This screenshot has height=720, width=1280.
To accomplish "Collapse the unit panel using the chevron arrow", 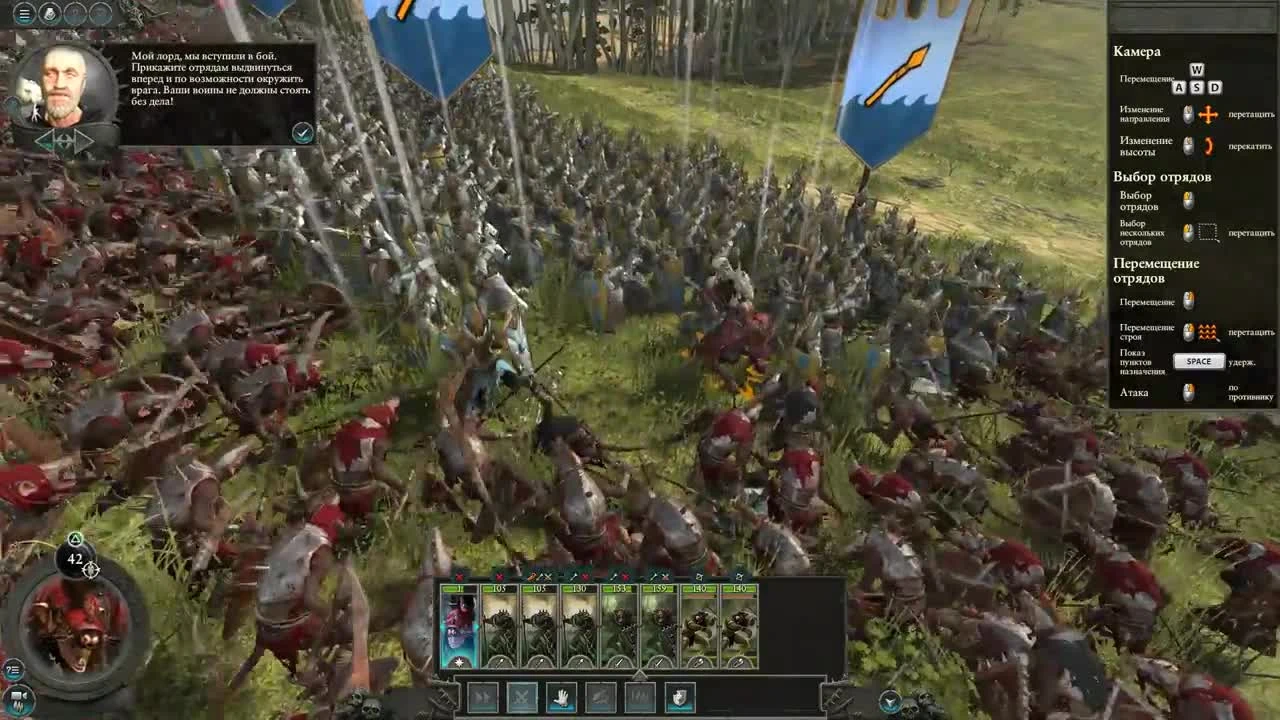I will (640, 673).
